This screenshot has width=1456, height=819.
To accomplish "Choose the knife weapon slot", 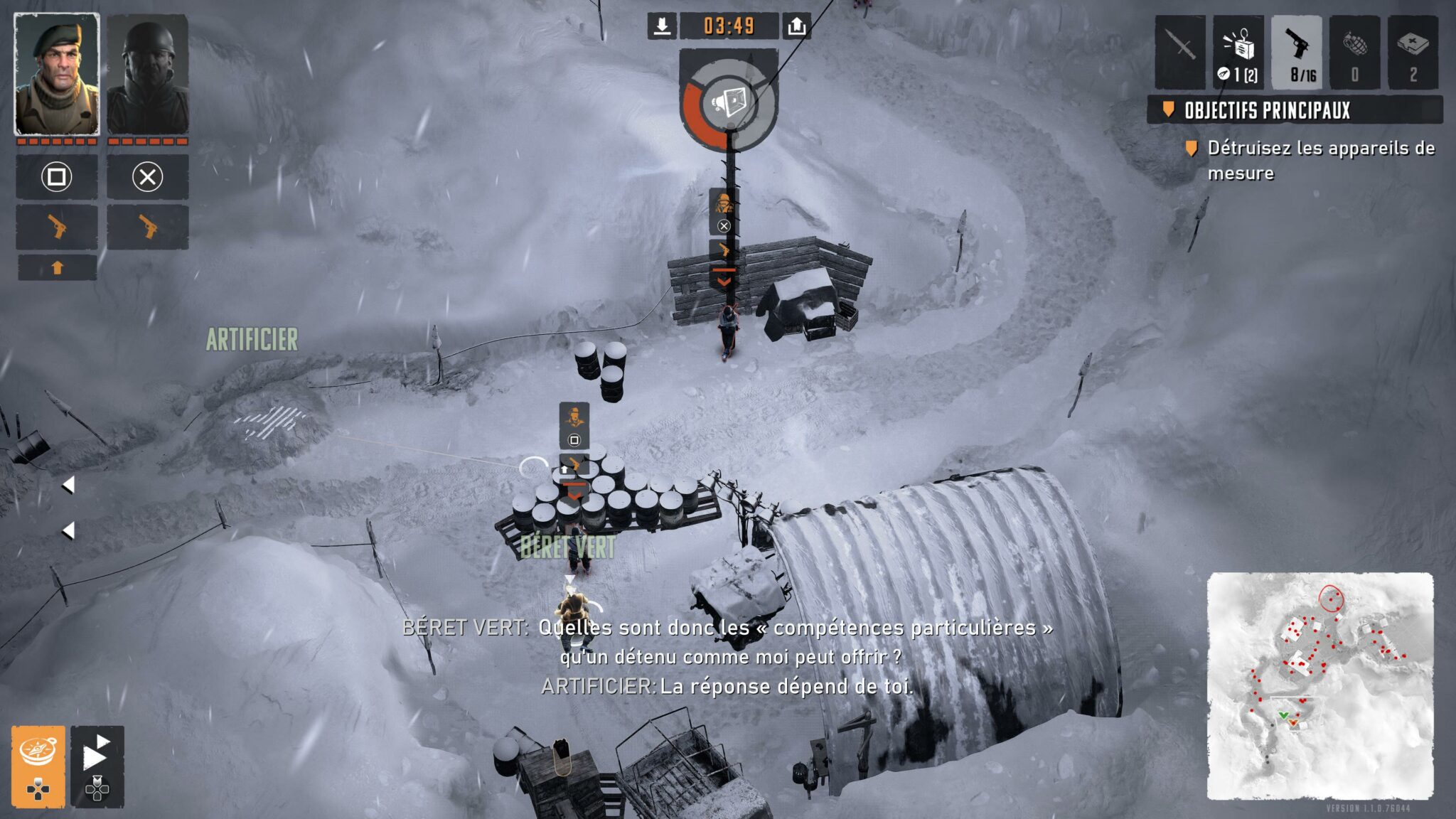I will (1180, 52).
